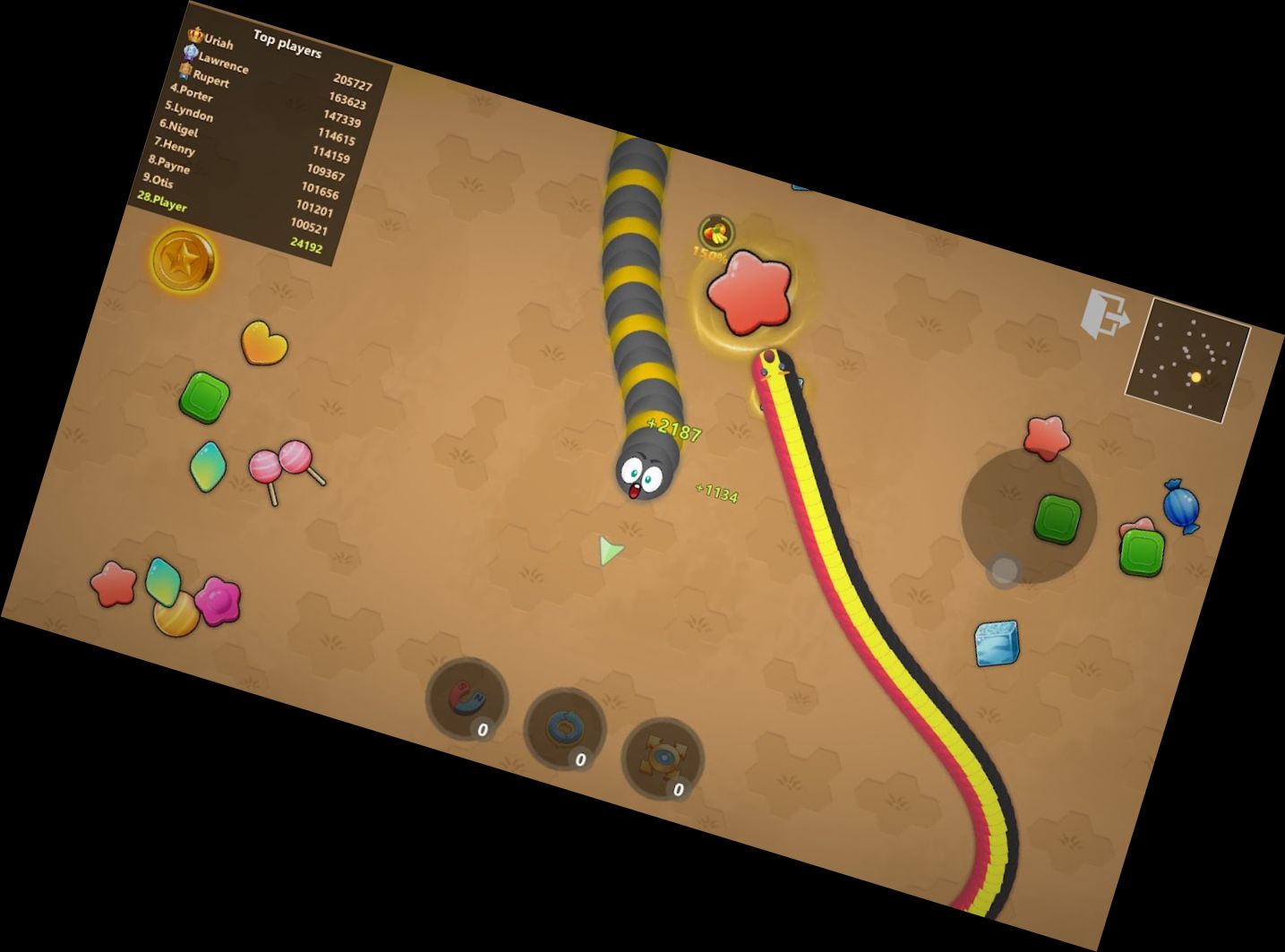Click the green direction arrow near your worm
1285x952 pixels.
tap(608, 552)
